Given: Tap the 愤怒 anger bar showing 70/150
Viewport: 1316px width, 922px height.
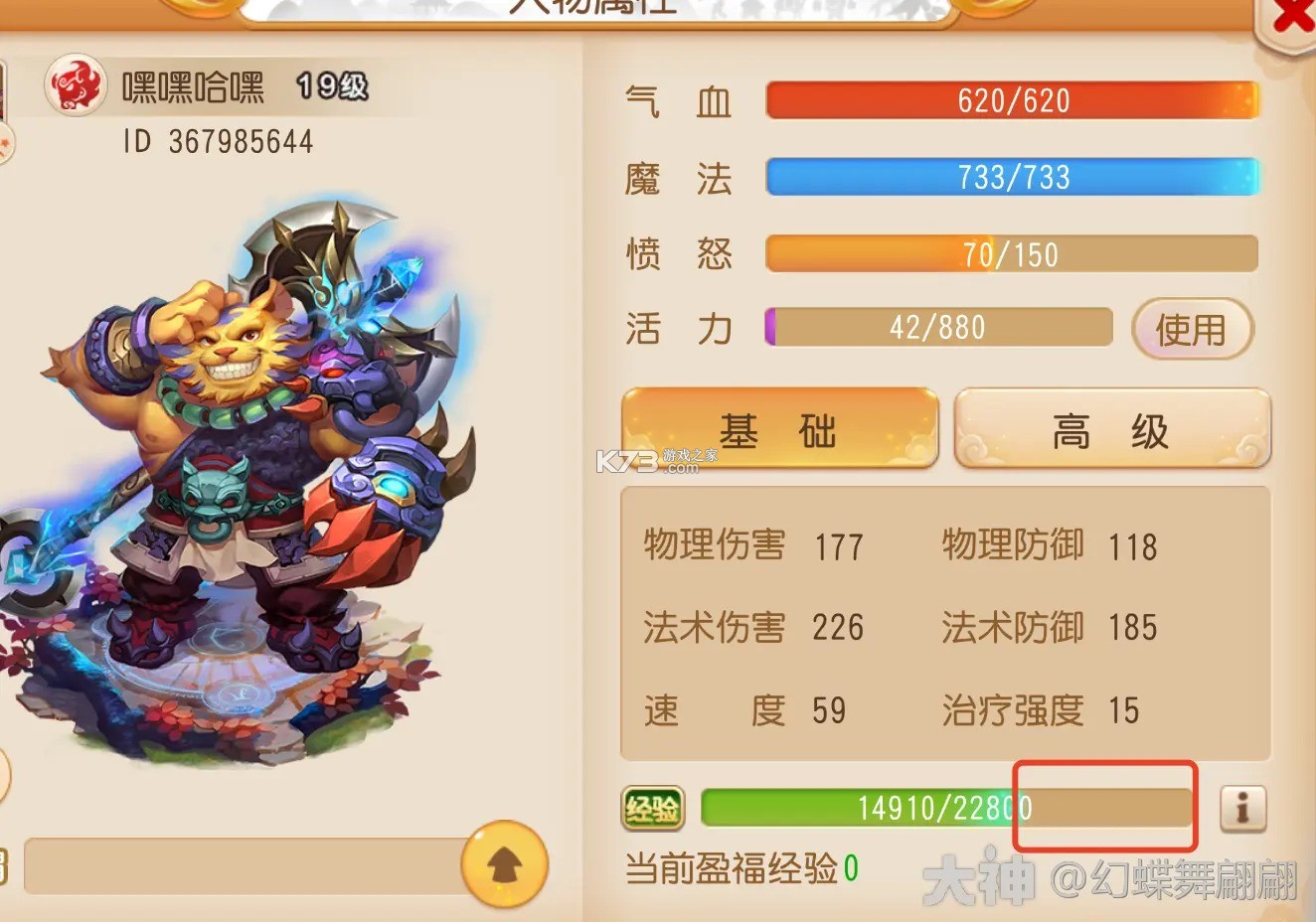Looking at the screenshot, I should coord(1011,253).
